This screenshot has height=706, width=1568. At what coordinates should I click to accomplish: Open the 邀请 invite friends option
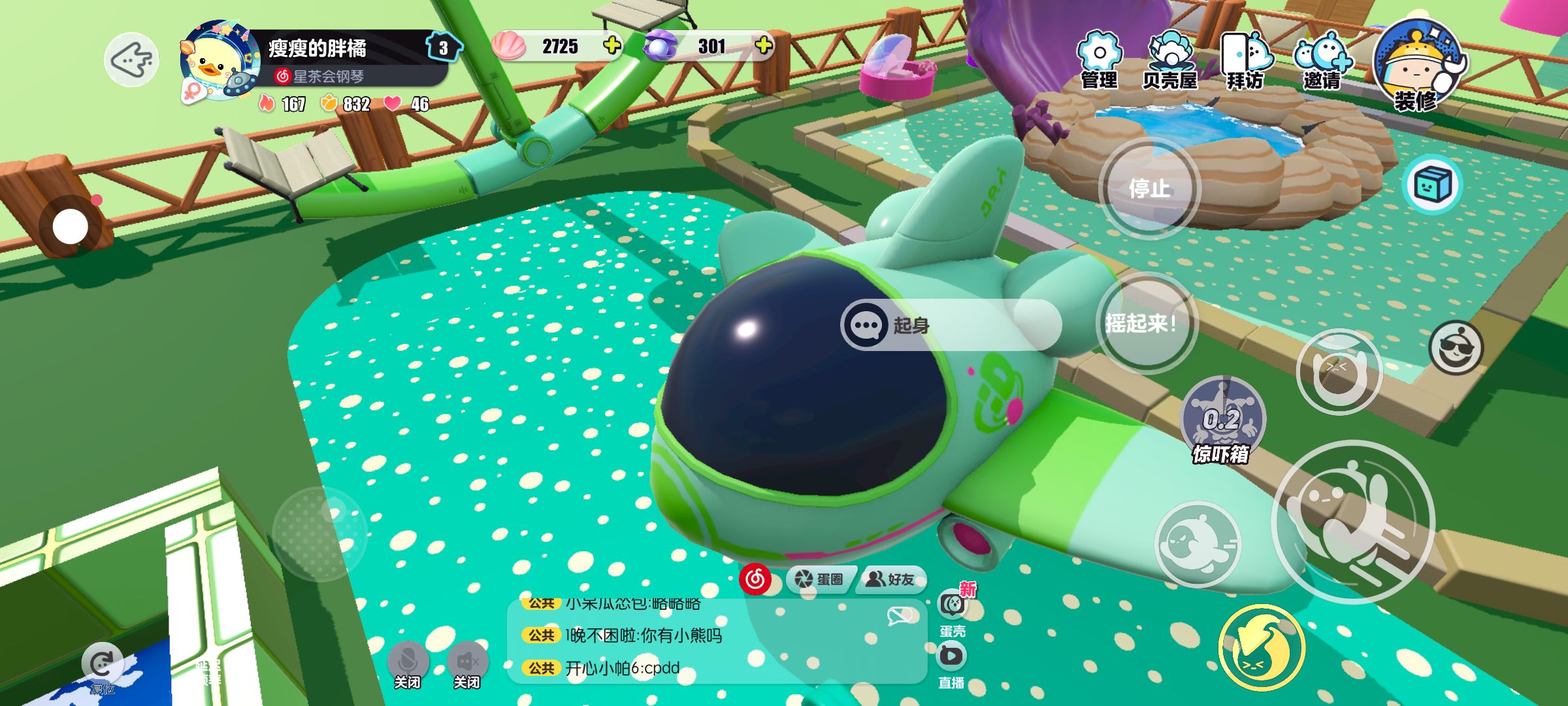point(1322,60)
